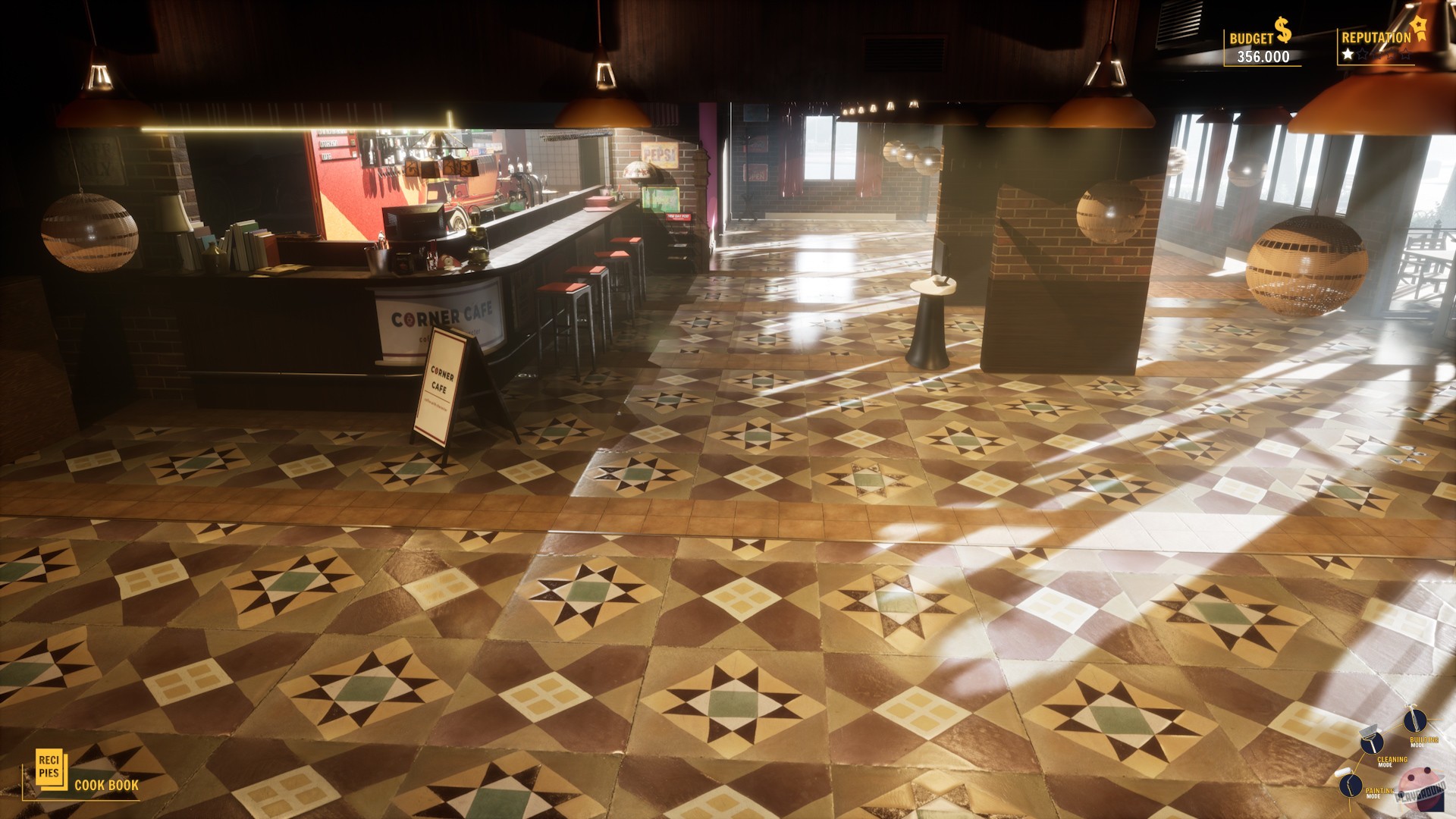Click the dollar sign beside BUDGET
1456x819 pixels.
click(x=1282, y=30)
